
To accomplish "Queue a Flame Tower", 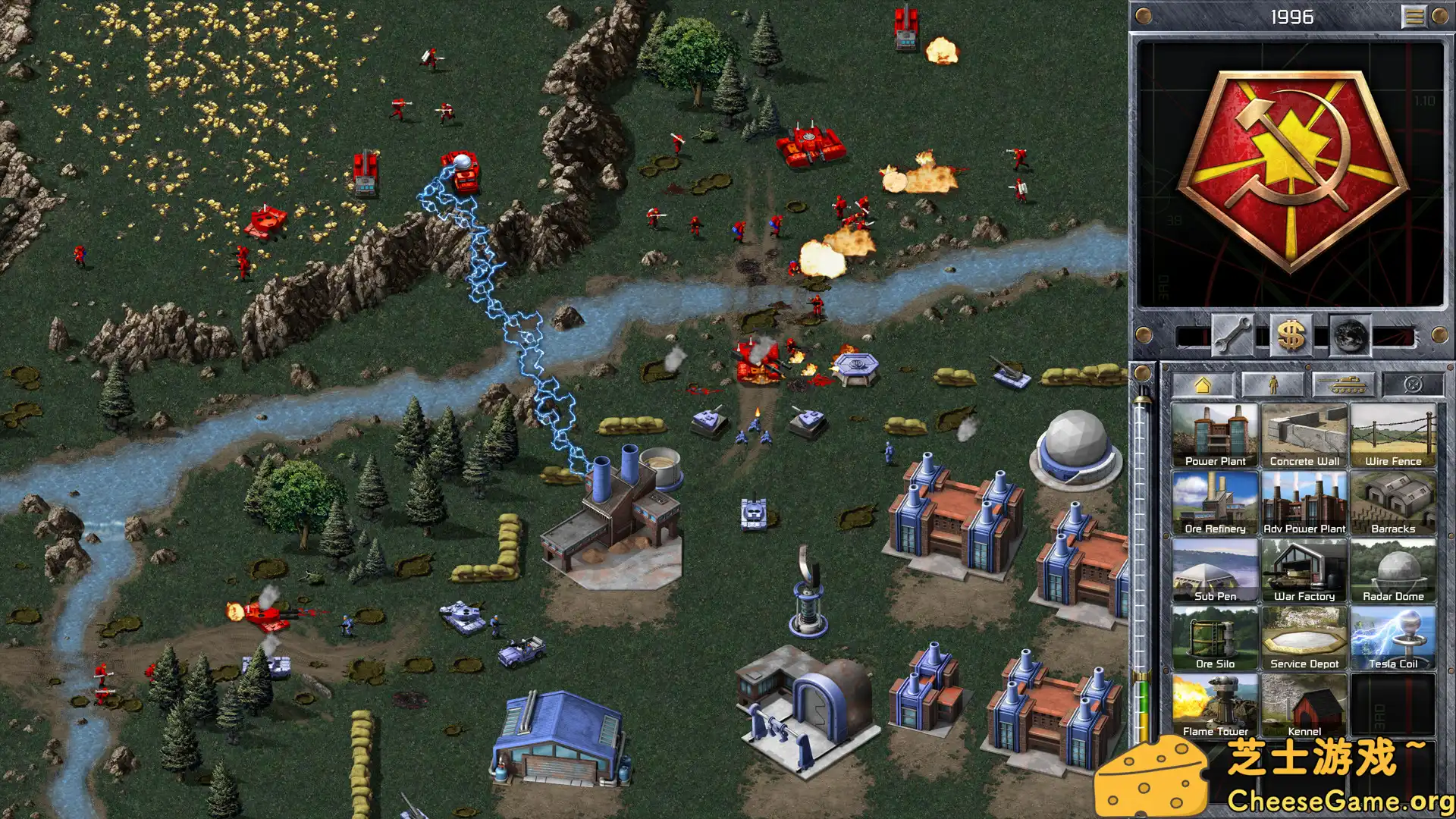I will (x=1216, y=705).
